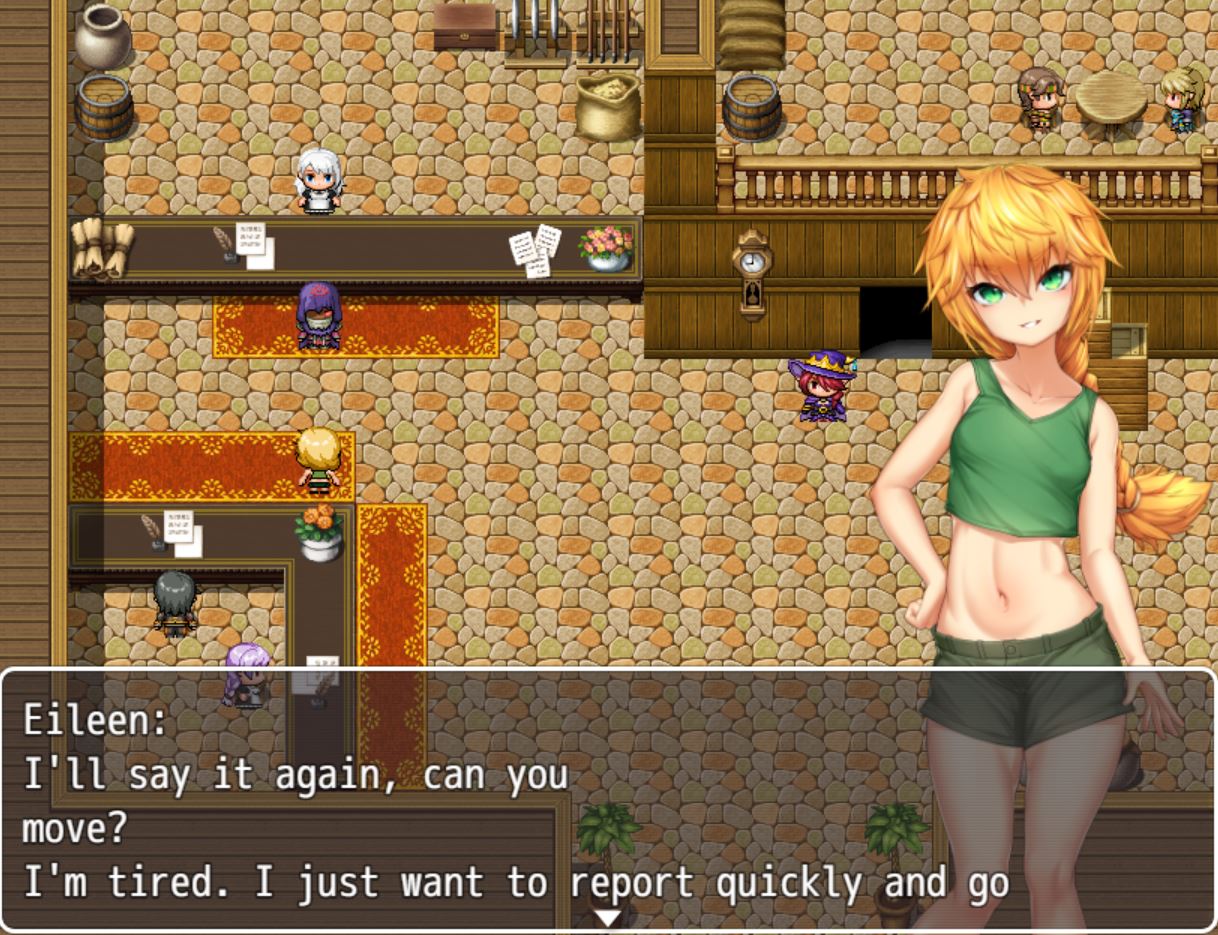Advance dialogue with the white continue arrow
1218x935 pixels.
point(607,918)
